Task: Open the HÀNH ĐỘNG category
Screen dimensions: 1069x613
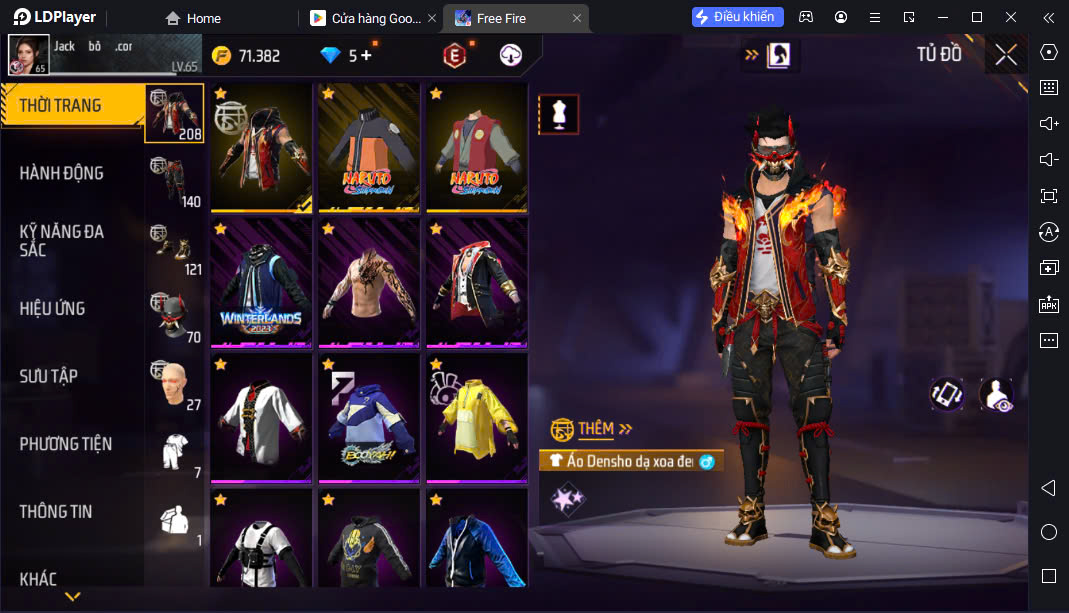Action: point(62,173)
